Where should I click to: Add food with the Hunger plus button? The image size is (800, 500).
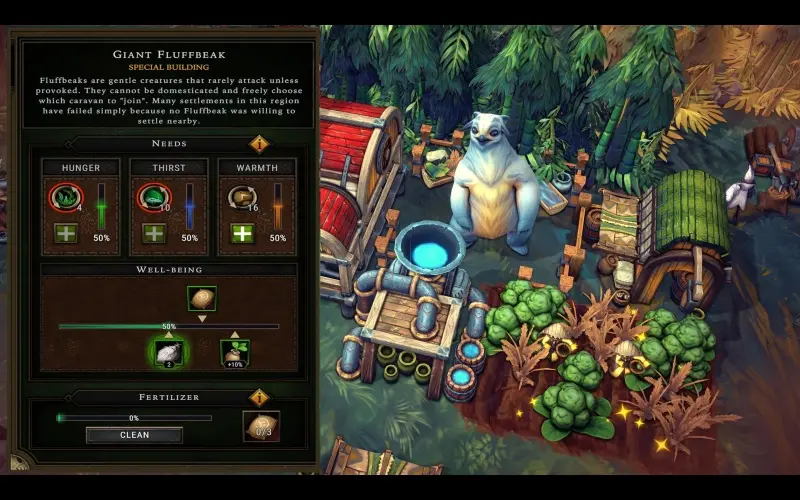[x=68, y=234]
